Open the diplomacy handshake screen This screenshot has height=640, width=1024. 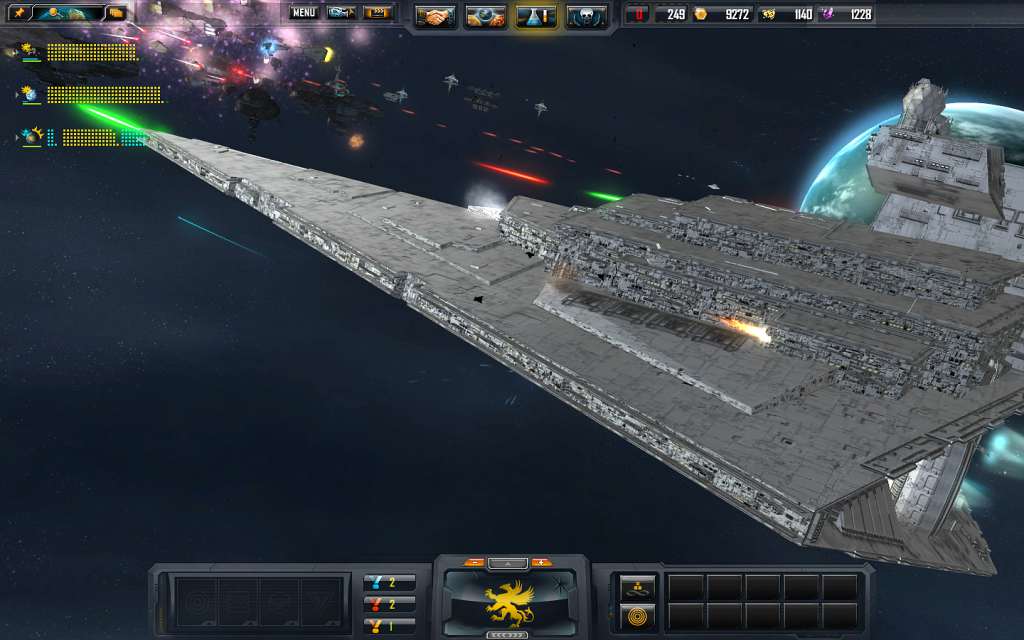(435, 16)
